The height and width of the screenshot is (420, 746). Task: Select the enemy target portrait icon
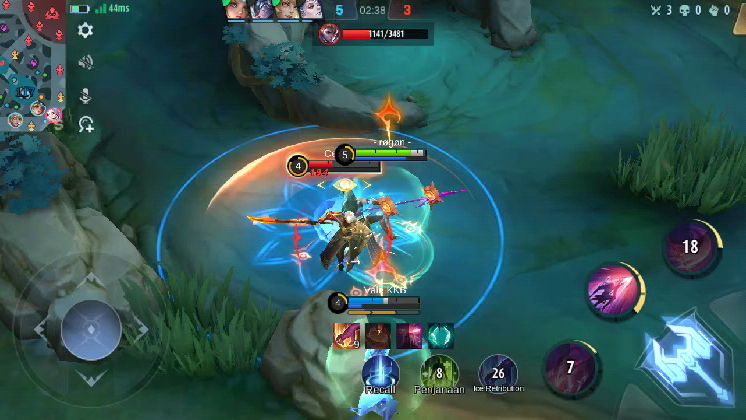(327, 34)
